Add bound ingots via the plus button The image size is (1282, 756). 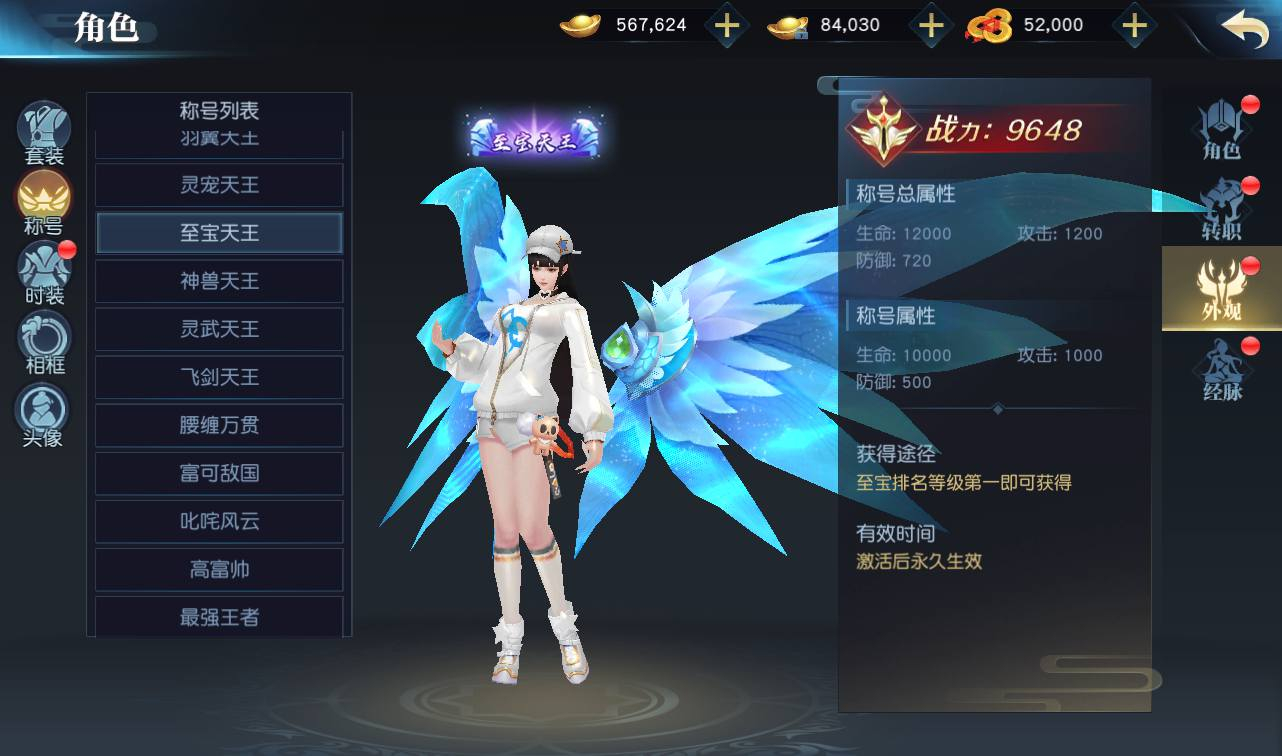point(931,26)
